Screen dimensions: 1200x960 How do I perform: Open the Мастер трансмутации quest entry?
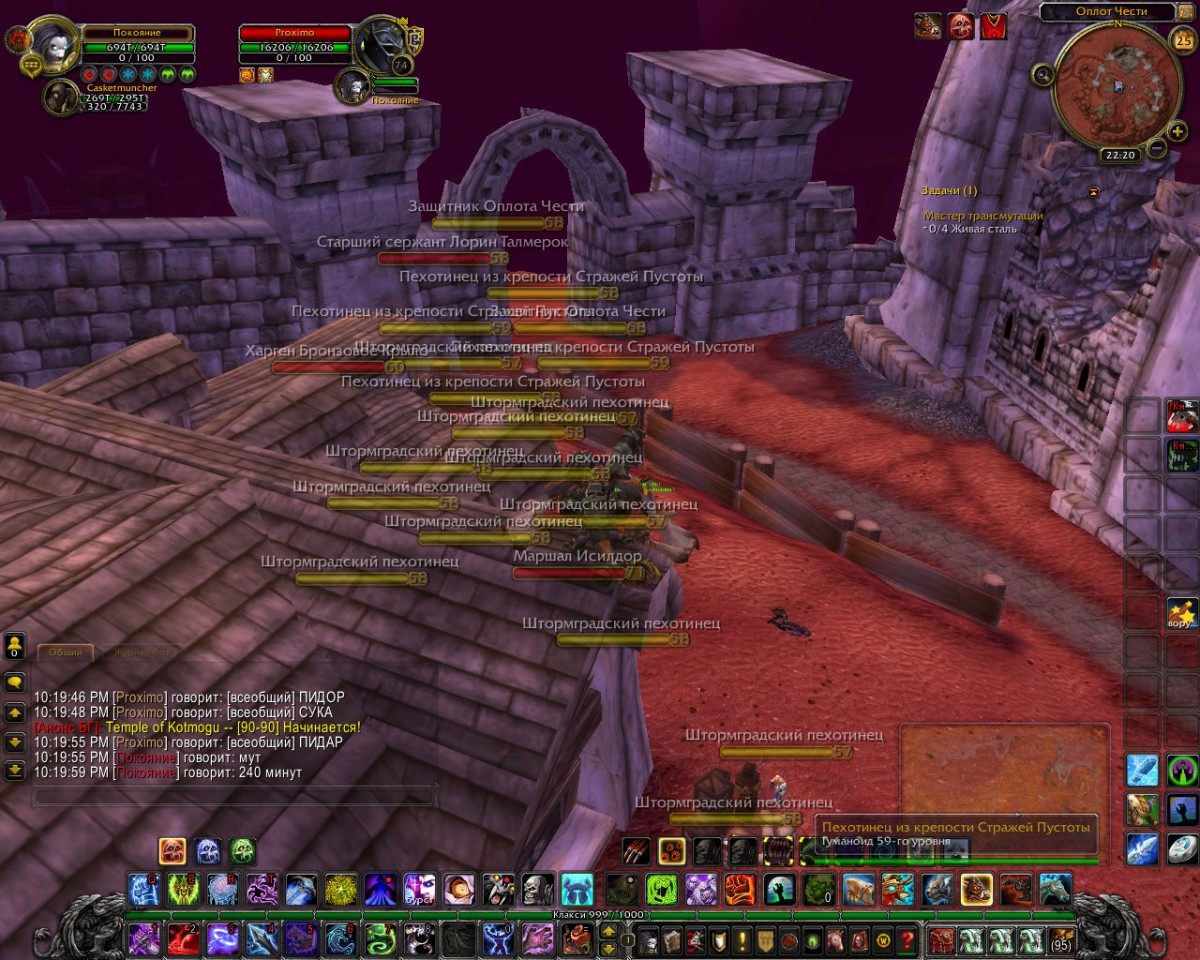pyautogui.click(x=982, y=215)
